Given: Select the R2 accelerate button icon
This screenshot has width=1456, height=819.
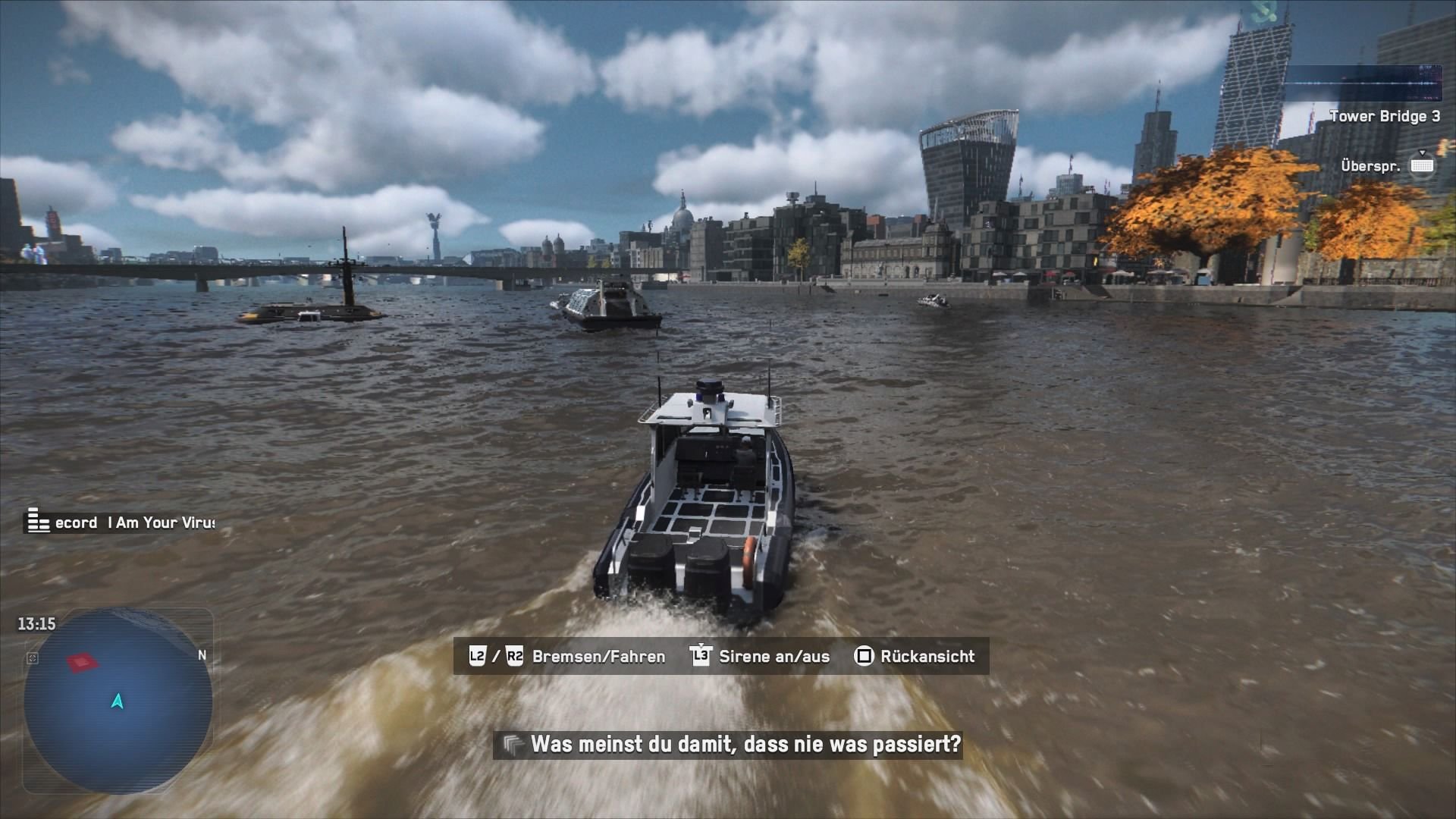Looking at the screenshot, I should pos(515,656).
